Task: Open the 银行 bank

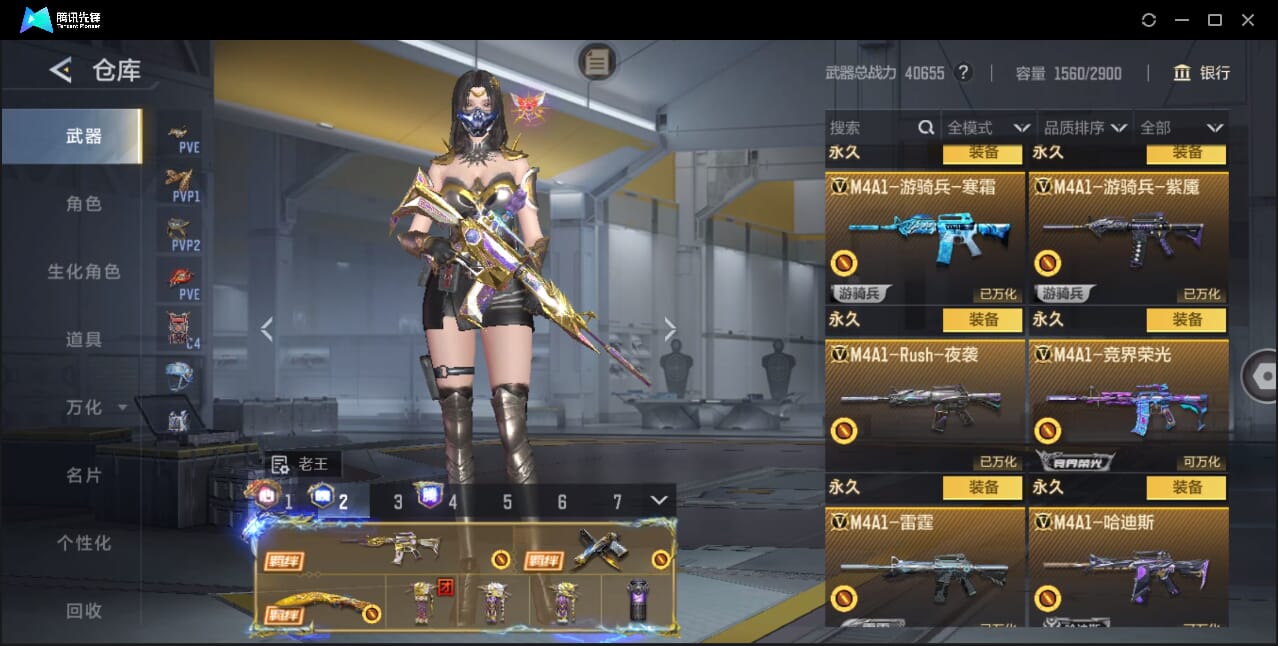Action: [1202, 73]
